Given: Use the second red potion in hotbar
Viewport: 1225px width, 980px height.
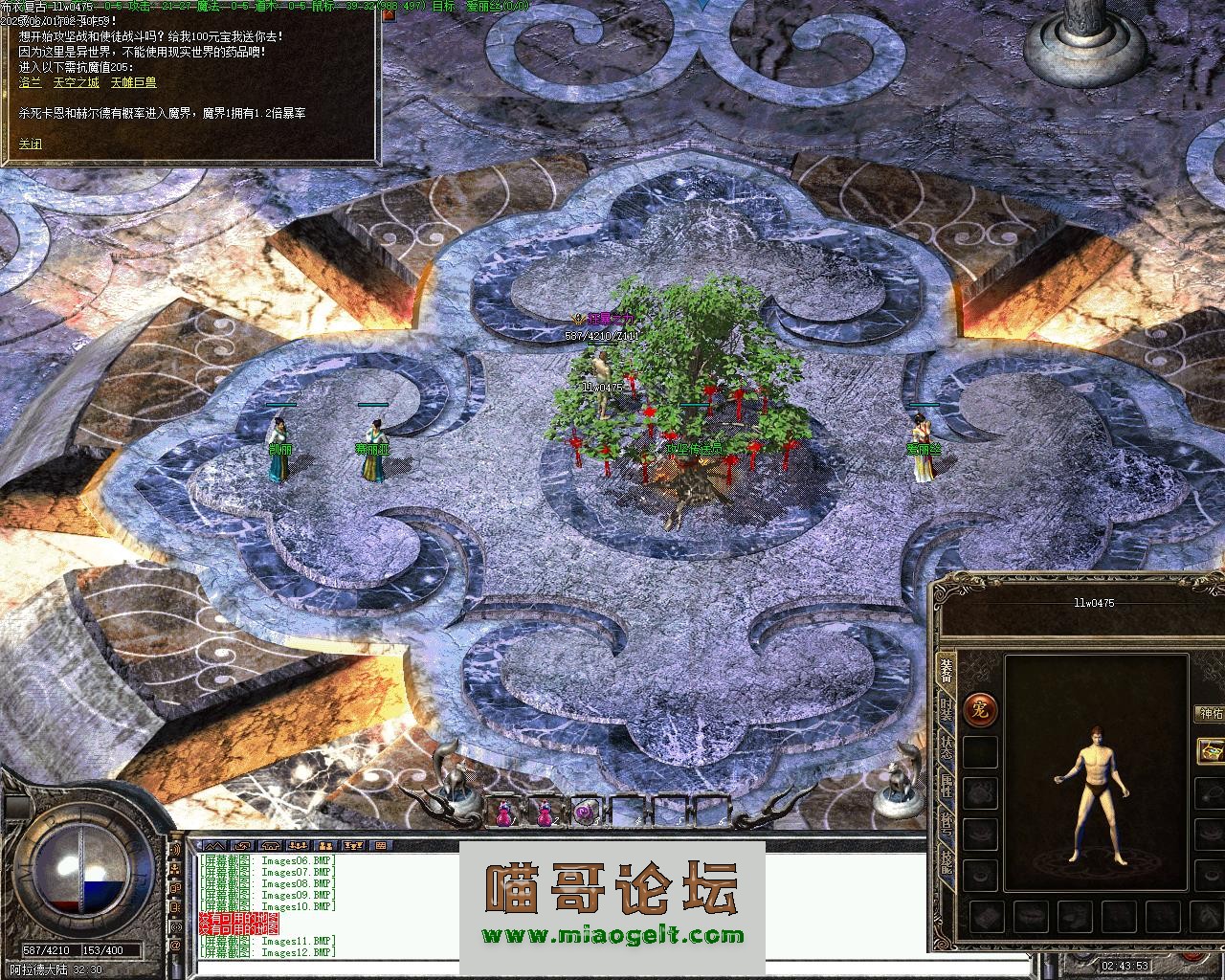Looking at the screenshot, I should 545,813.
